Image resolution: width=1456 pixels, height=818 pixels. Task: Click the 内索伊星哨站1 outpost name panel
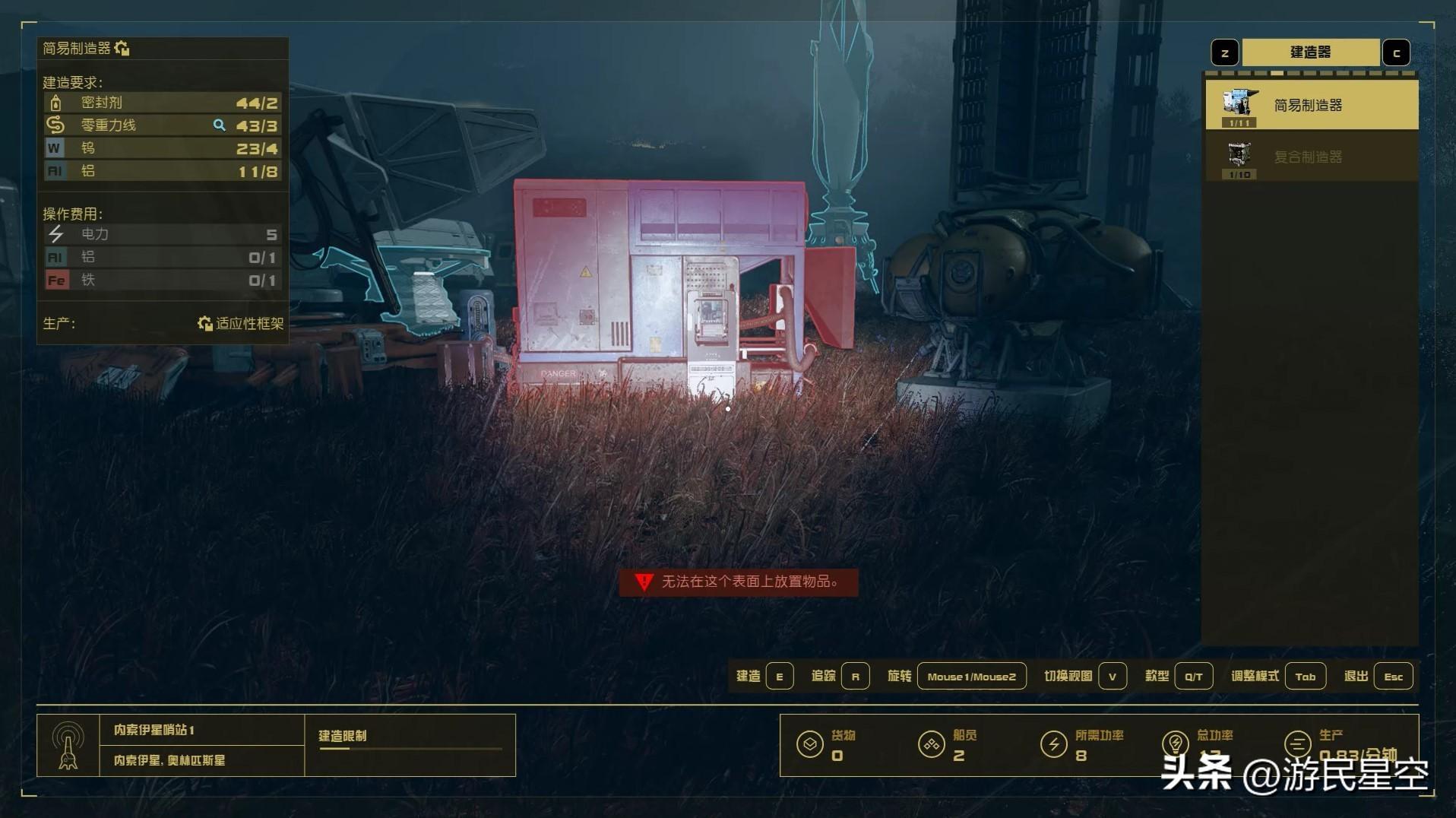(201, 730)
